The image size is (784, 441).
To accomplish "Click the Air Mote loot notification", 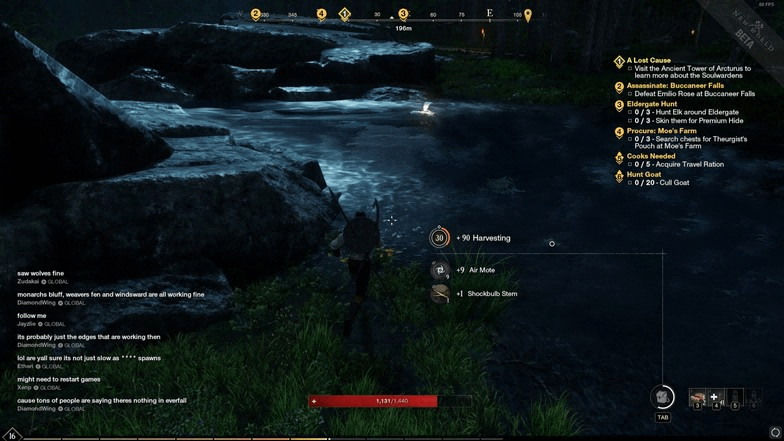I will [481, 270].
